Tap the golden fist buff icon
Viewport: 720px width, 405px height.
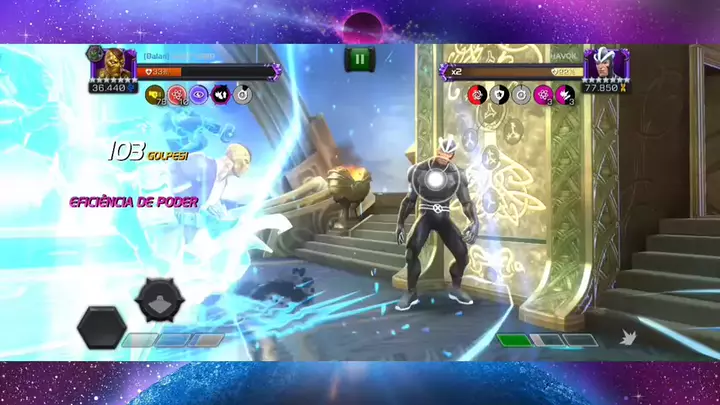point(155,95)
